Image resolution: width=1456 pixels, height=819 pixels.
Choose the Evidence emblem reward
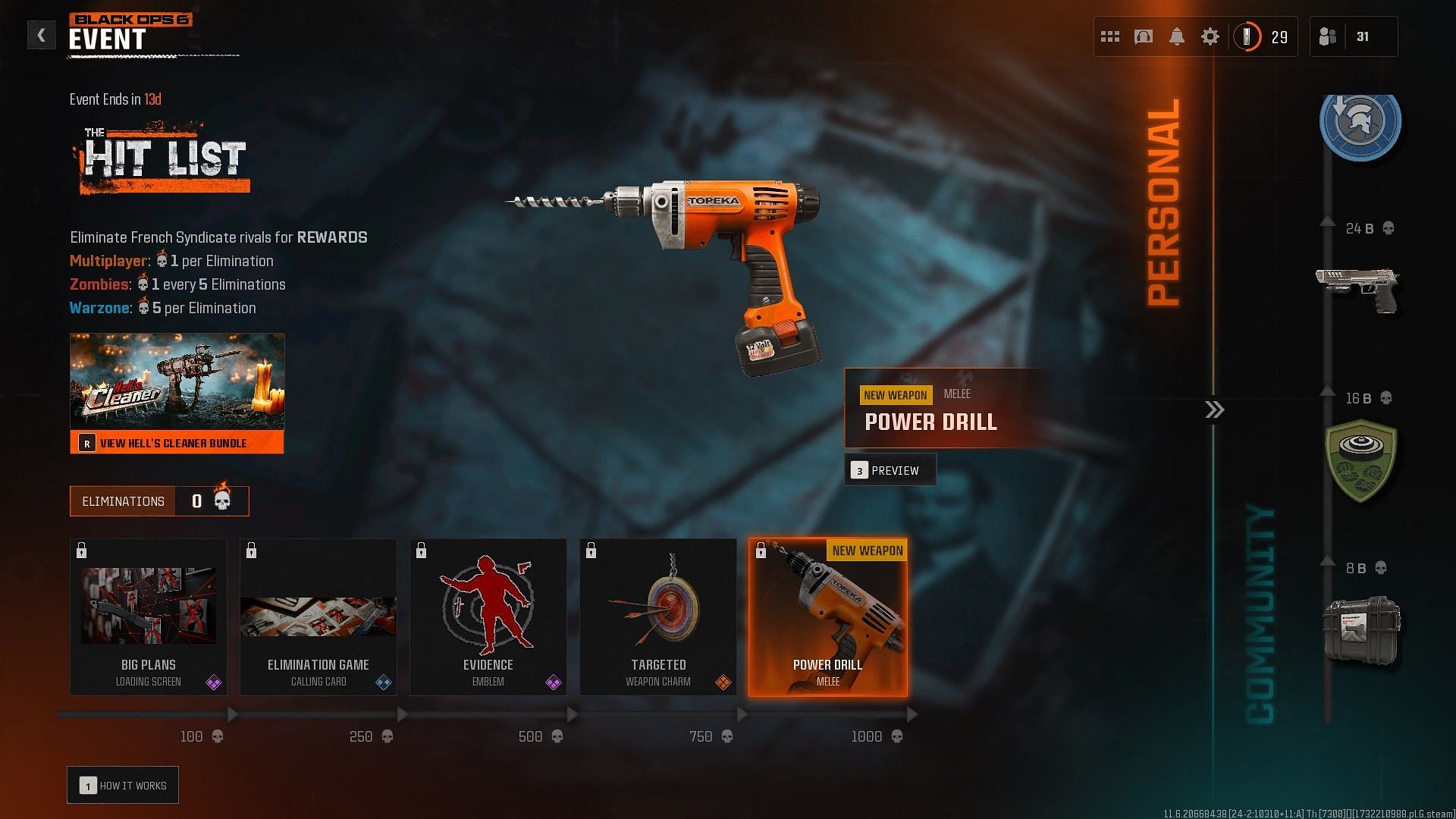click(488, 617)
